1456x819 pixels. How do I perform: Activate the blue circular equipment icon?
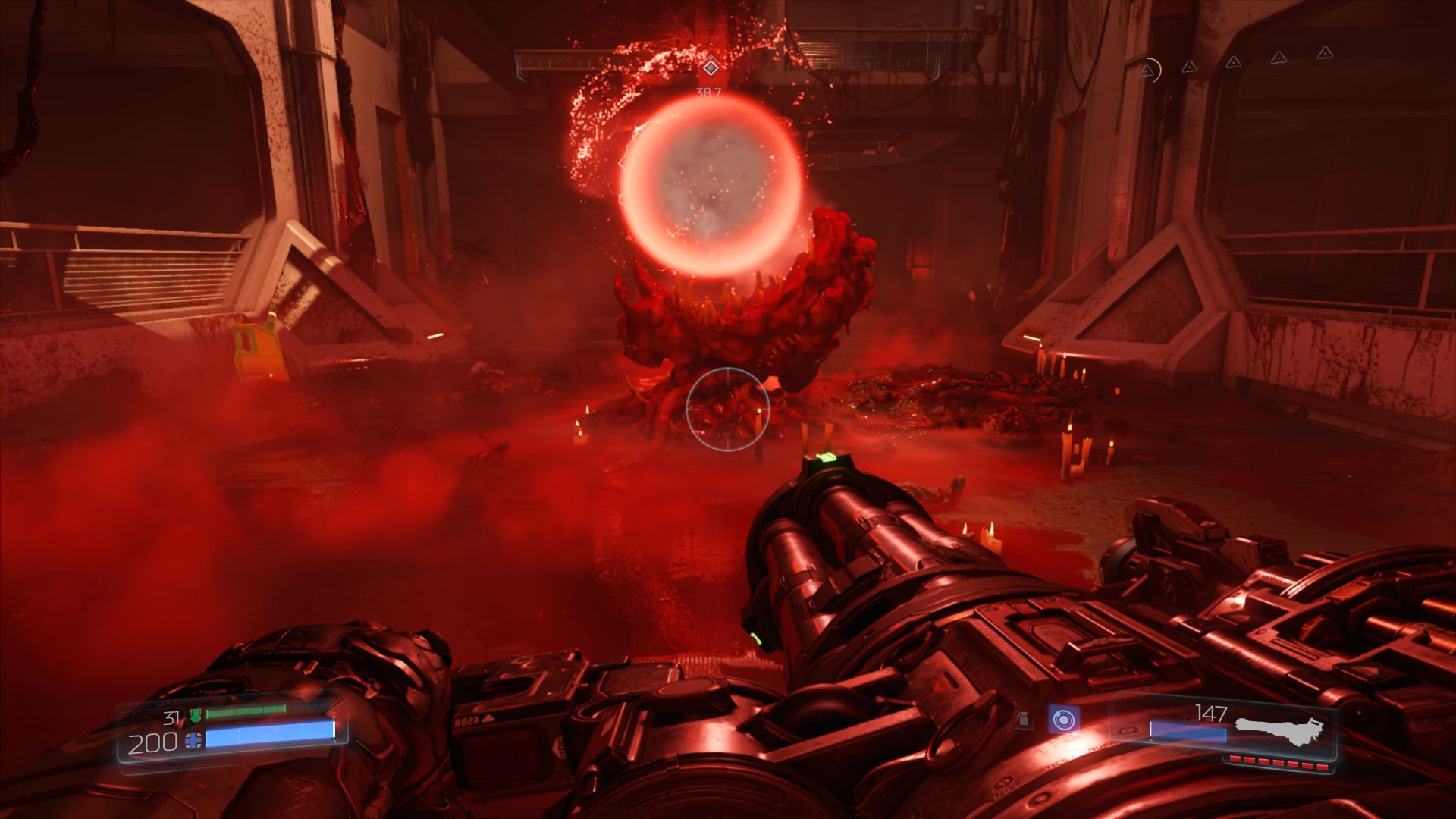pyautogui.click(x=1064, y=719)
